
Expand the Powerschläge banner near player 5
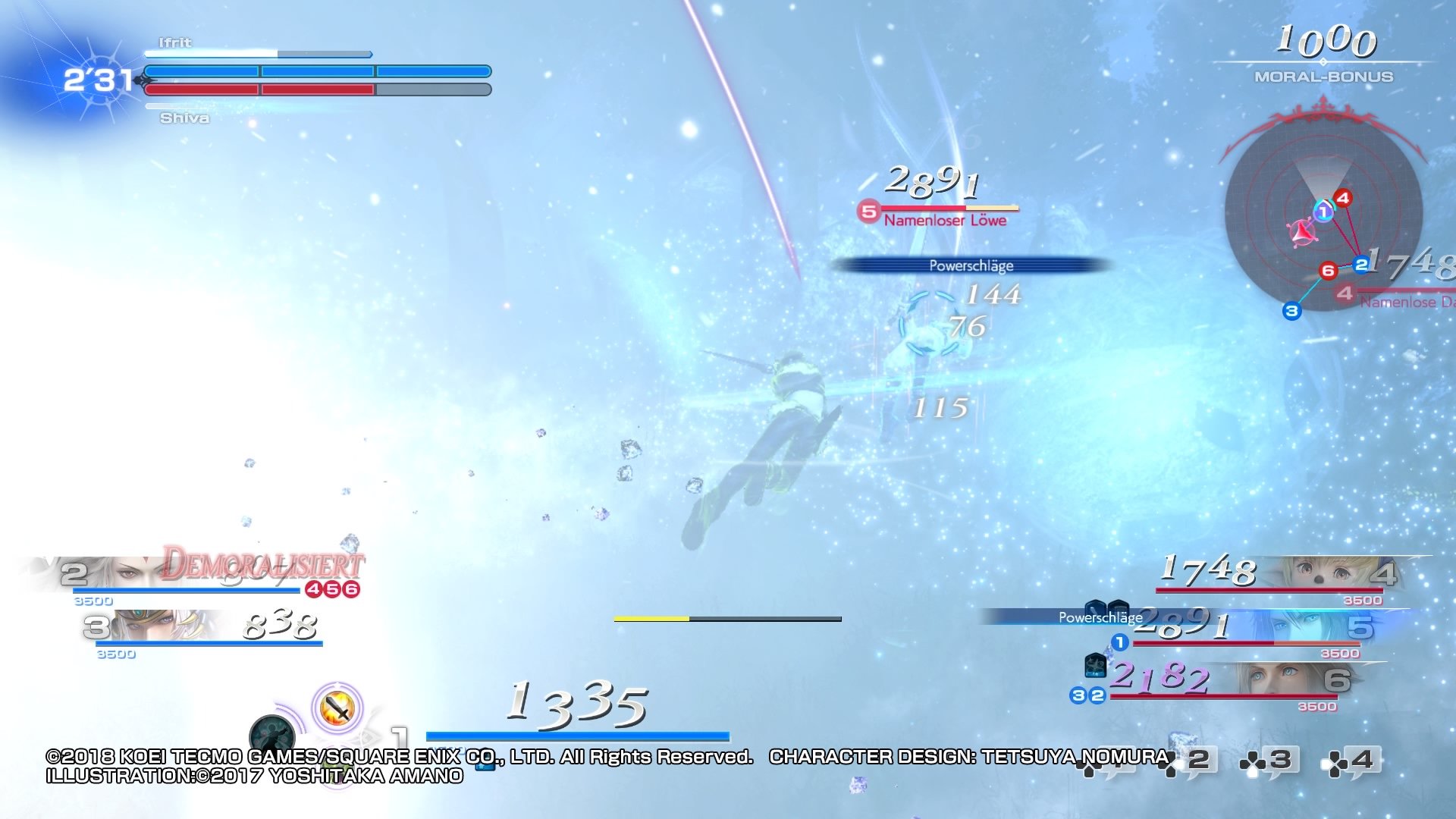click(1100, 617)
